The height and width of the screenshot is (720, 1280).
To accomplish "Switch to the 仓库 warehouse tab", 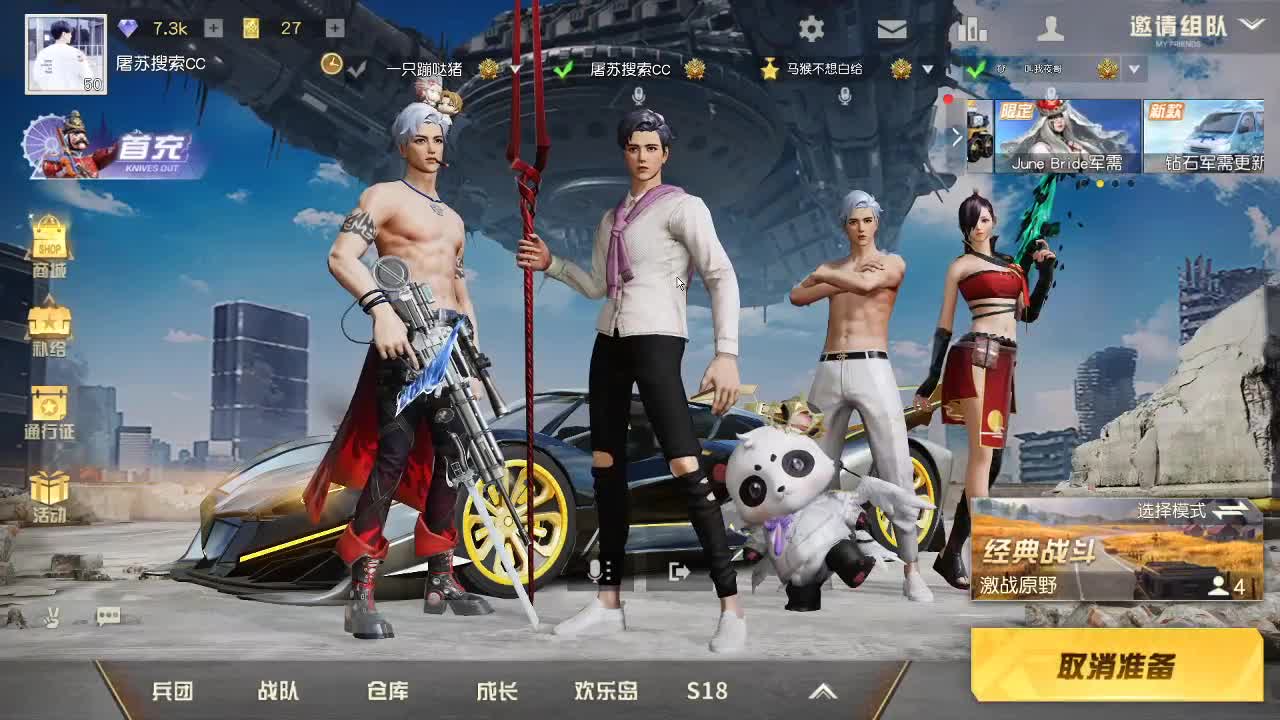I will (x=389, y=690).
